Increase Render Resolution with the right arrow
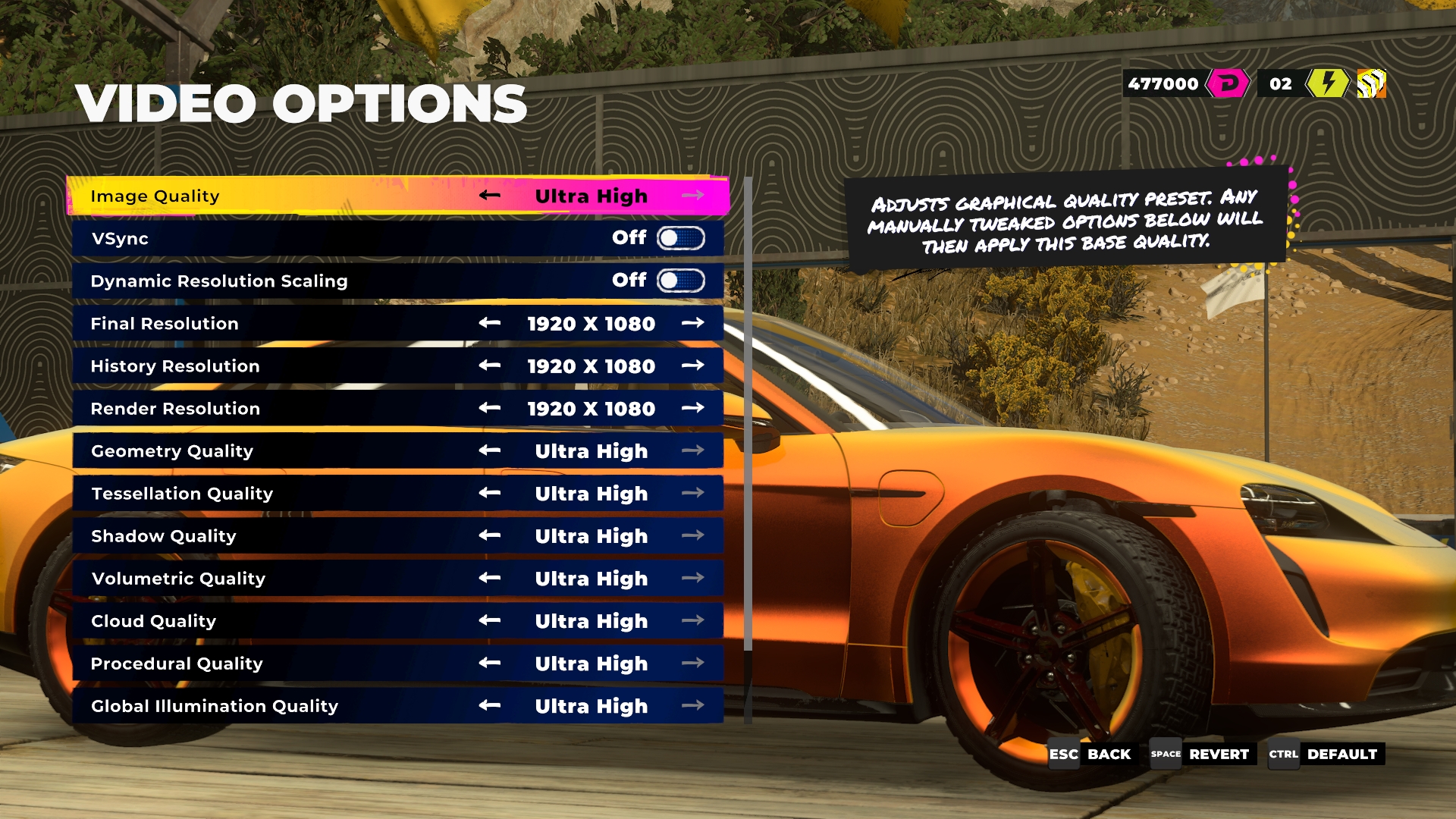The image size is (1456, 819). 692,408
